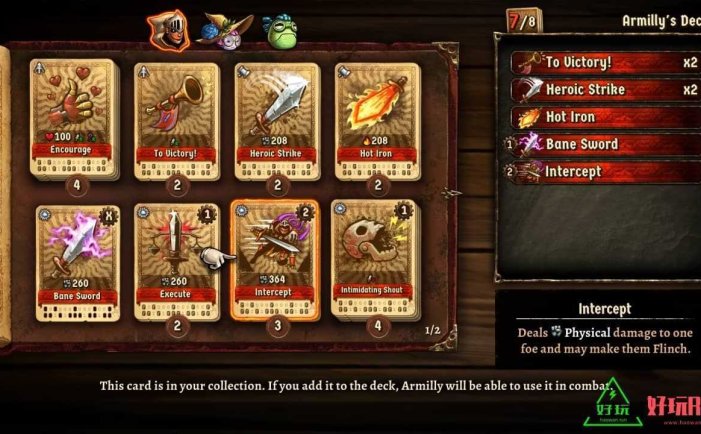
Task: Choose the Intimidating Shout skull card
Action: tap(372, 258)
